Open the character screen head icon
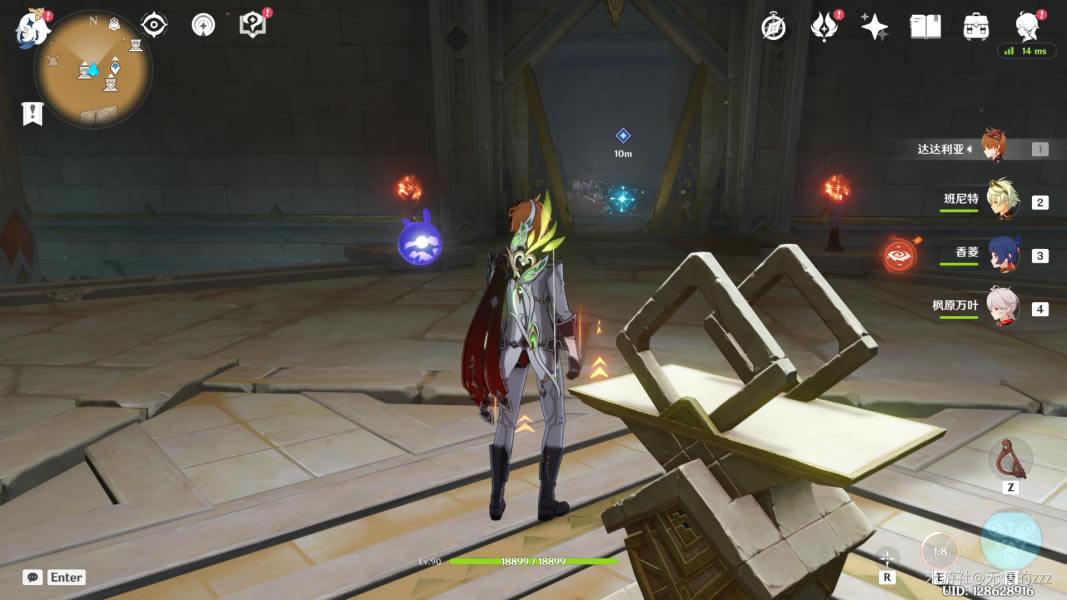The height and width of the screenshot is (600, 1067). pos(1026,25)
